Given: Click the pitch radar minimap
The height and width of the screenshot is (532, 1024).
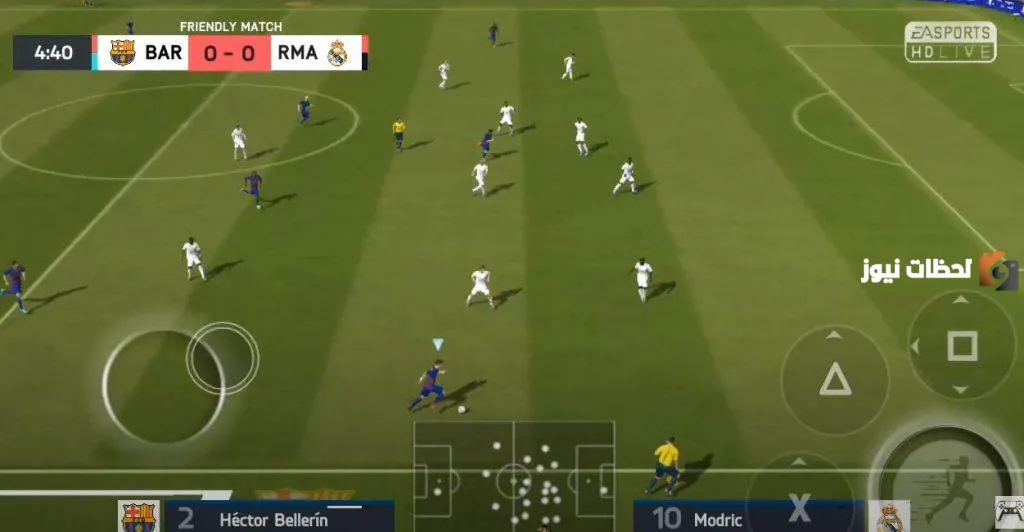Looking at the screenshot, I should coord(514,474).
